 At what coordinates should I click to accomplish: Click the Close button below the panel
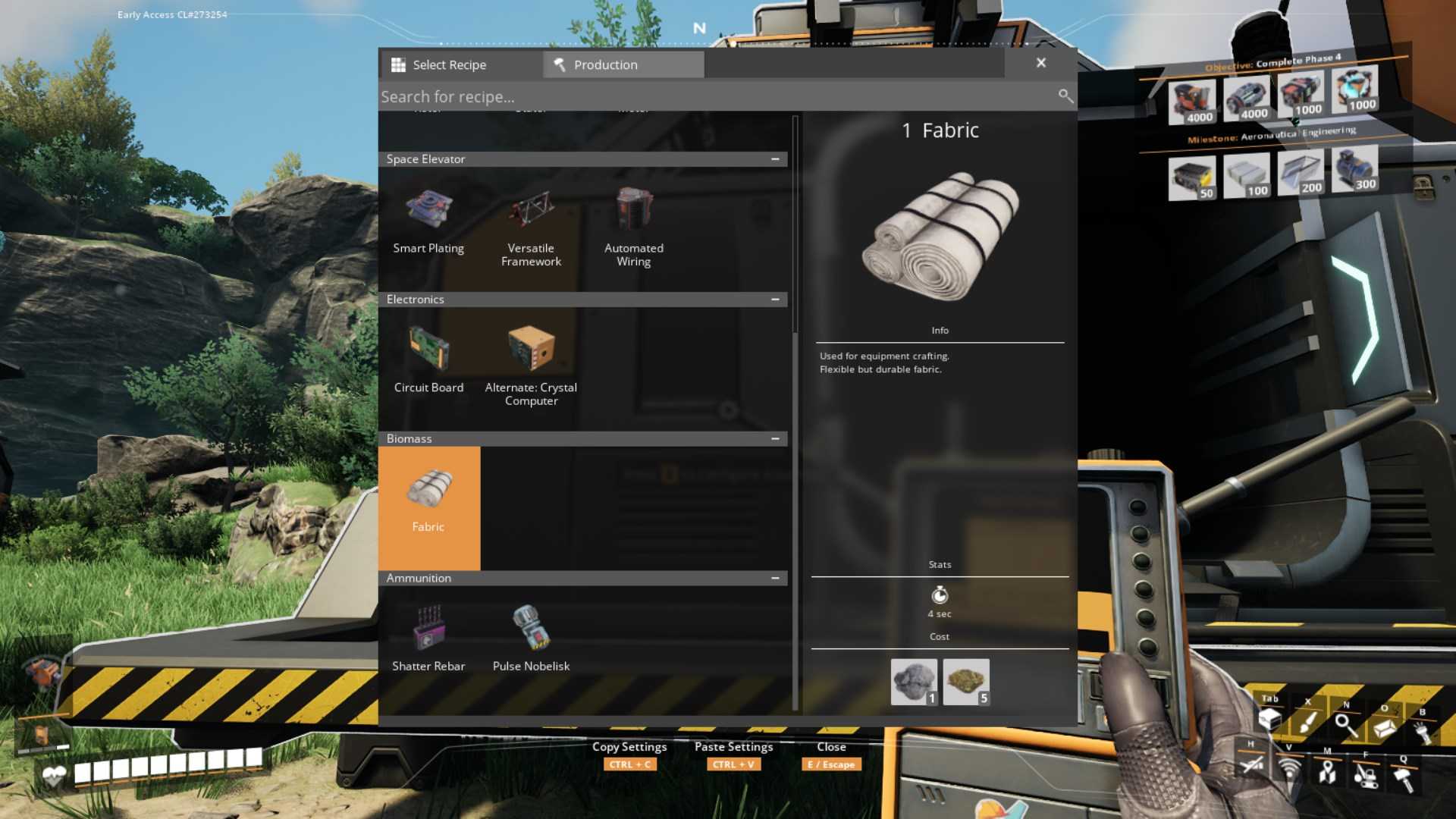pyautogui.click(x=831, y=755)
